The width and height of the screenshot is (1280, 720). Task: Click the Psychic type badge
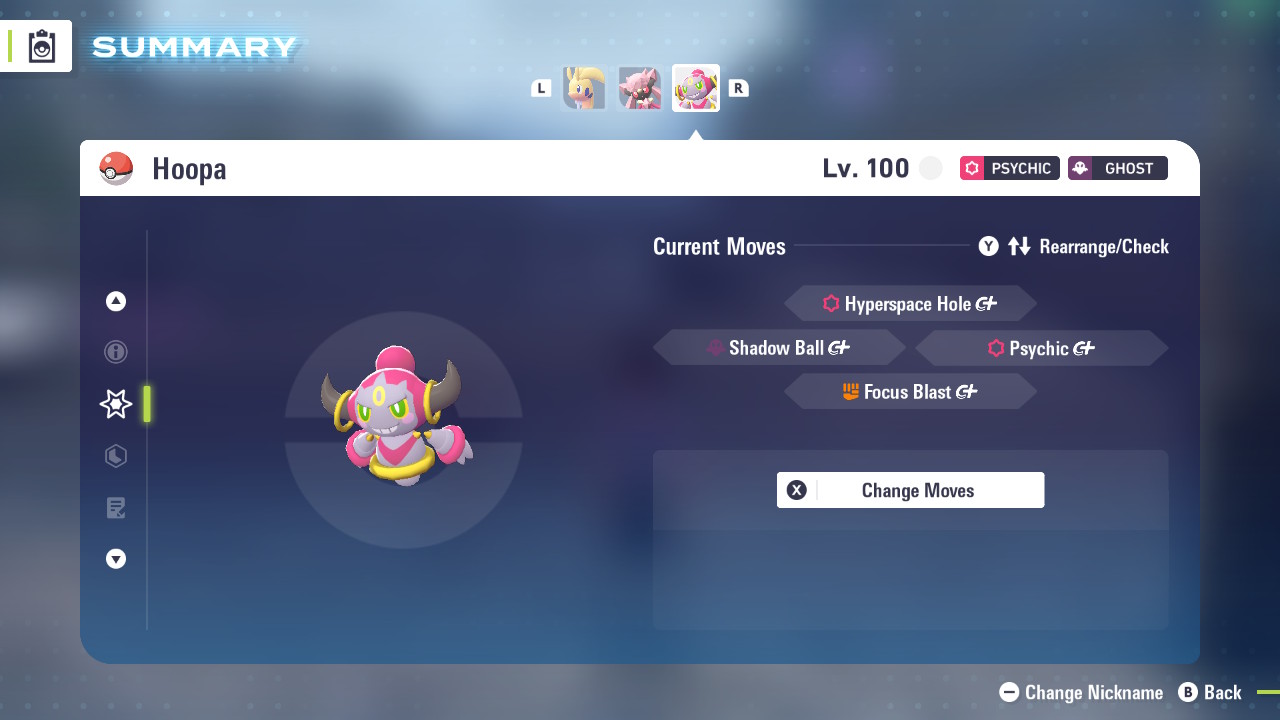tap(1009, 168)
